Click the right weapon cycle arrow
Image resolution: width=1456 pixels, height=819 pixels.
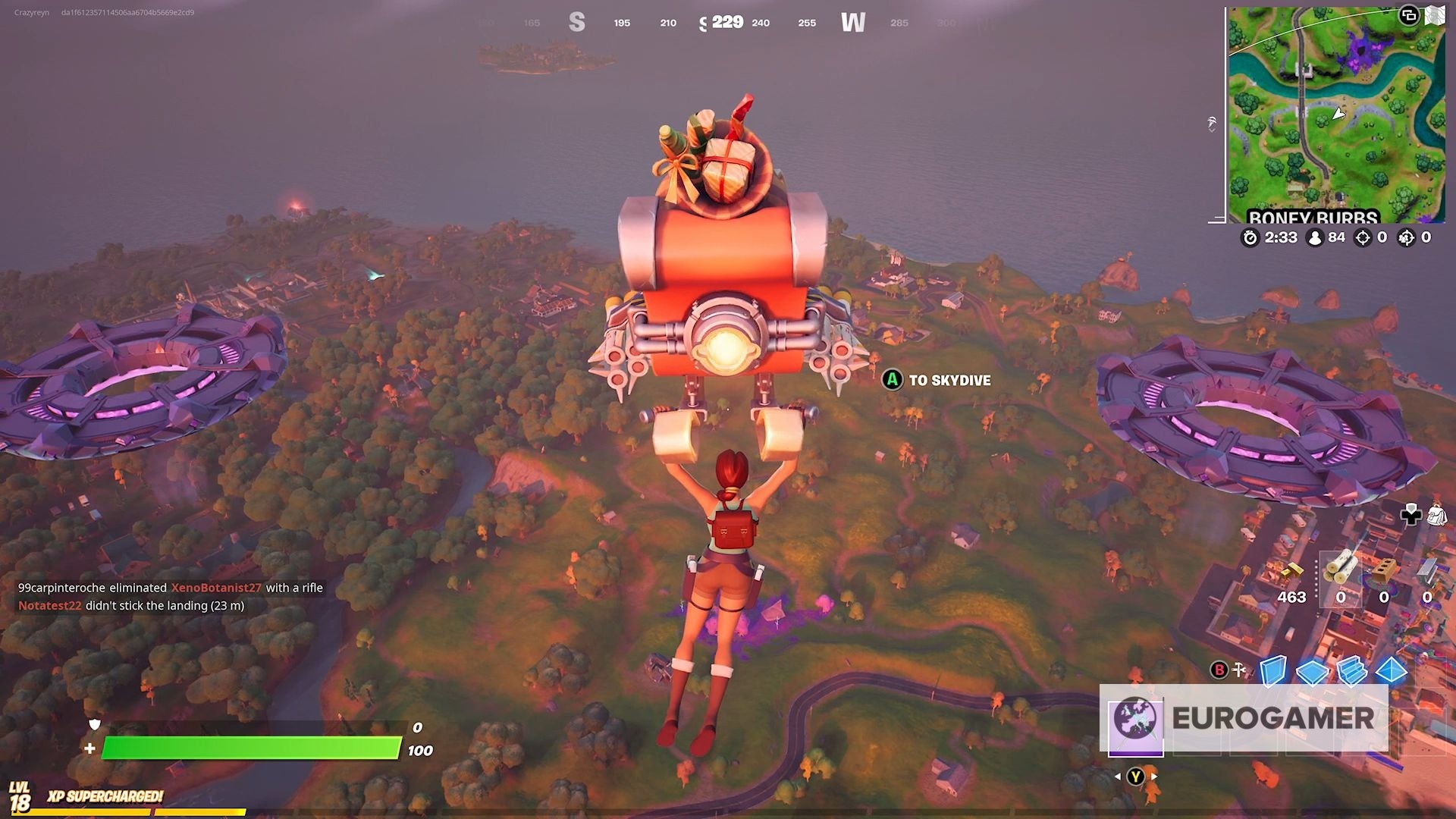click(x=1154, y=778)
